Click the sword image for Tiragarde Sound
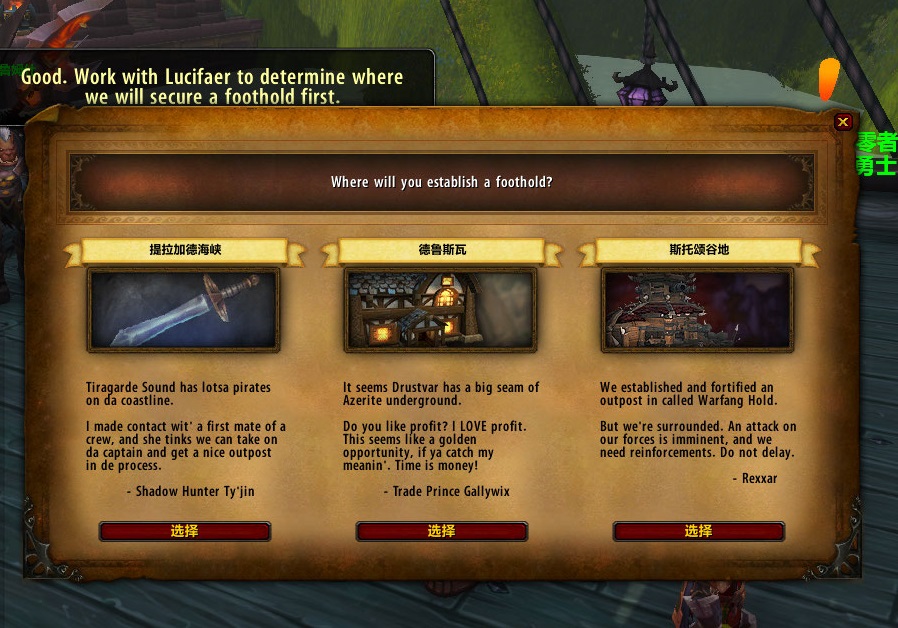The width and height of the screenshot is (898, 628). pos(184,309)
